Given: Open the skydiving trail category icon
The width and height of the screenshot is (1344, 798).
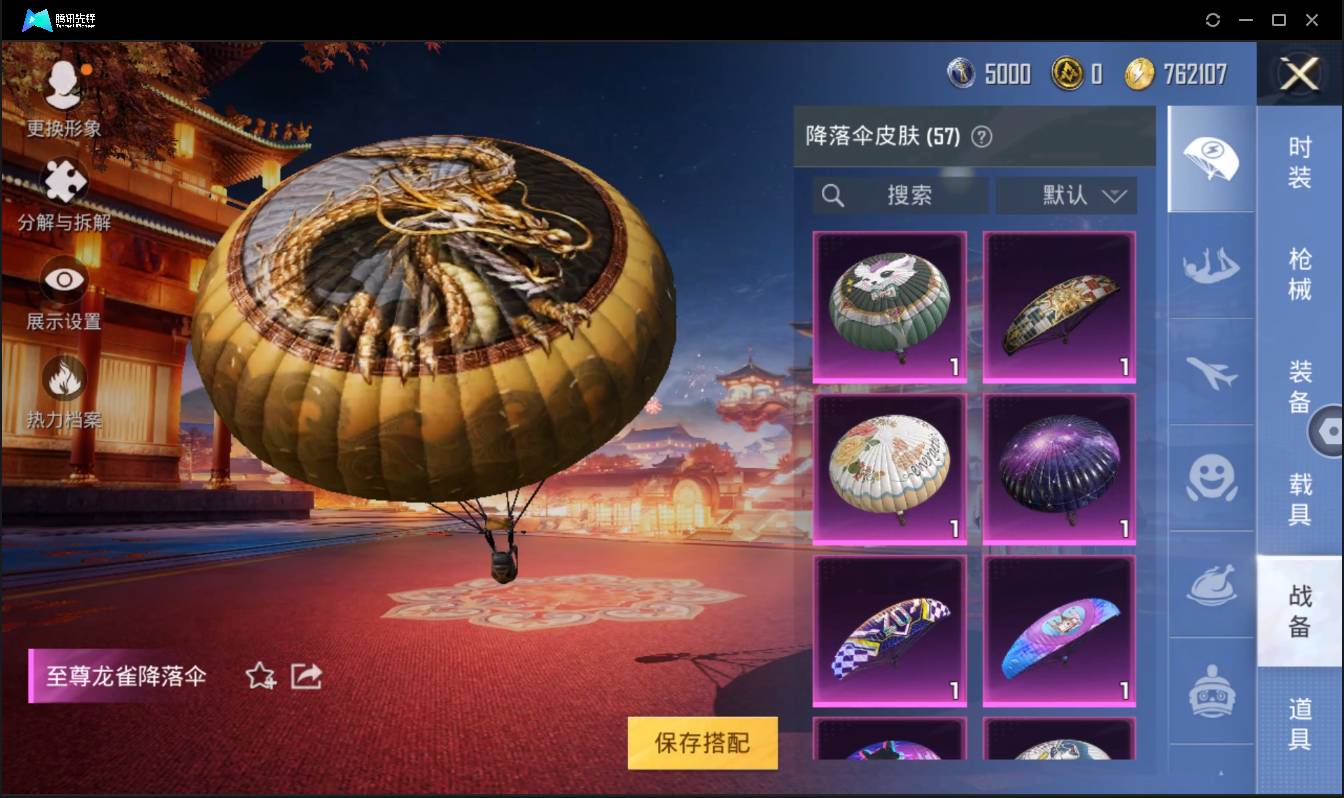Looking at the screenshot, I should 1211,270.
